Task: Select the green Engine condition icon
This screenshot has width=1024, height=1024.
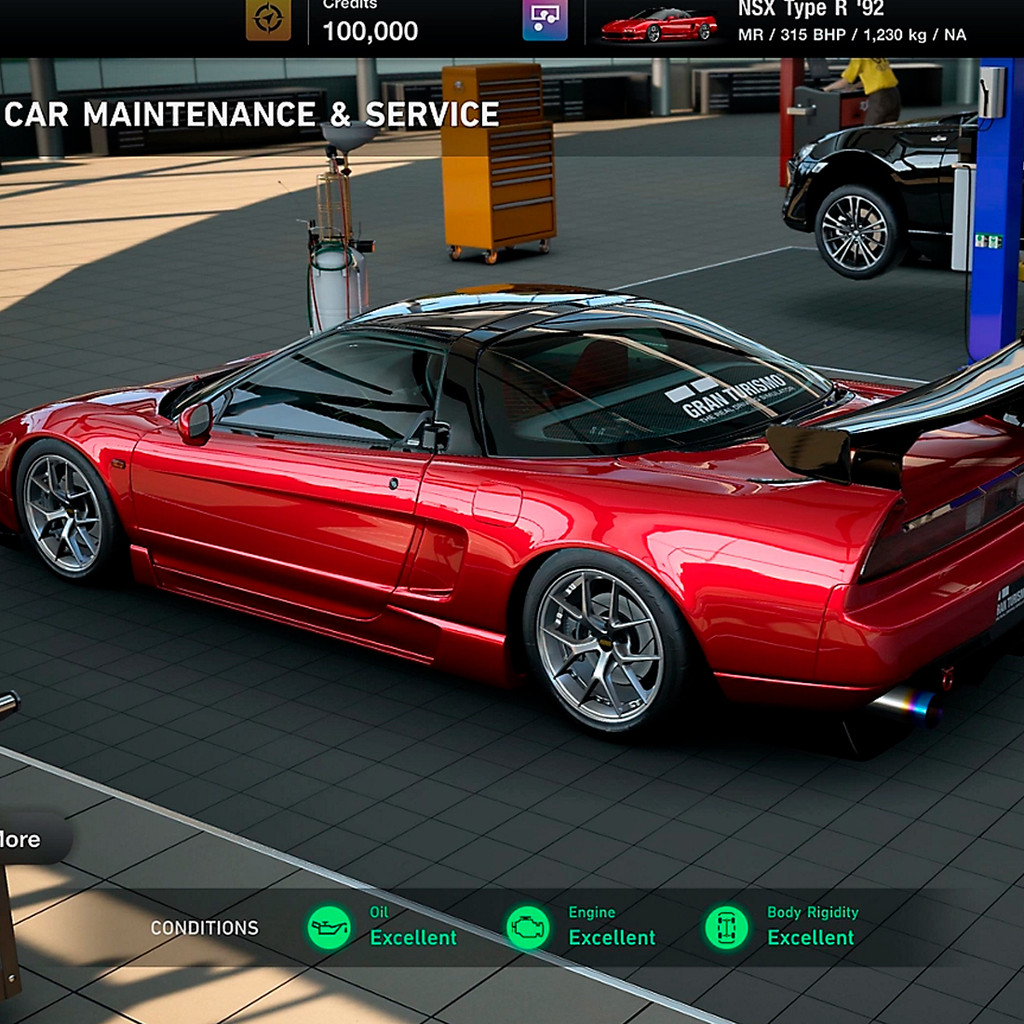Action: tap(527, 927)
